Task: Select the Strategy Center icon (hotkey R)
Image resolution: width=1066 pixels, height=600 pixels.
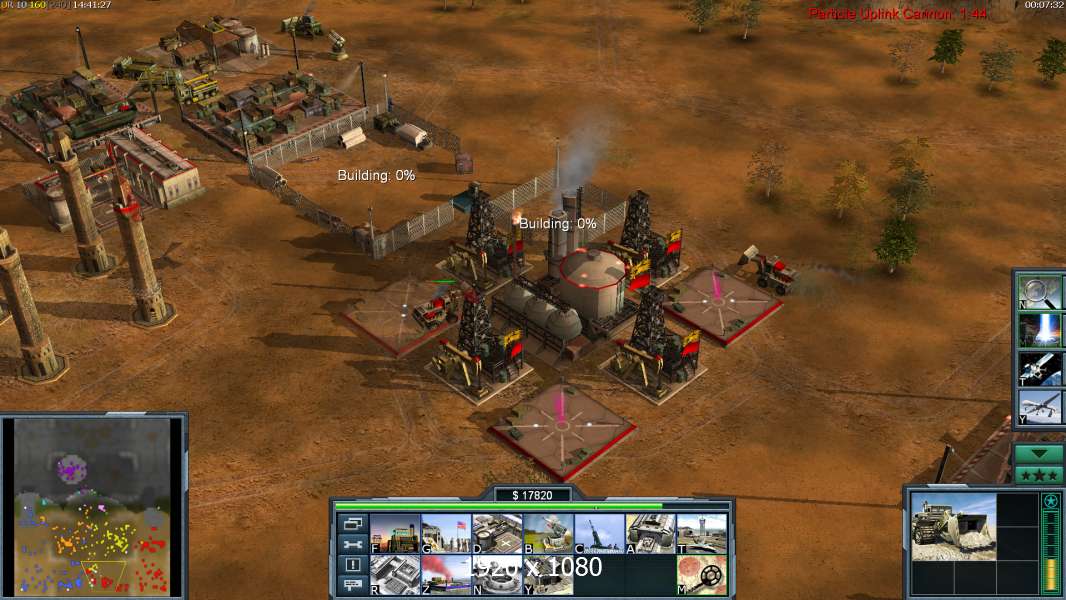Action: pyautogui.click(x=394, y=575)
